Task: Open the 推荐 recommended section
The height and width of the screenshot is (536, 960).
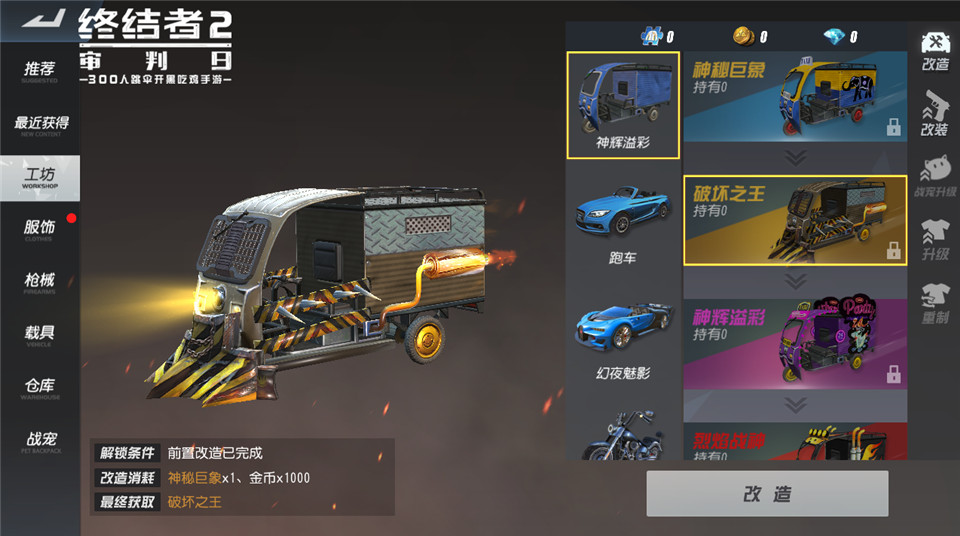Action: click(x=40, y=72)
